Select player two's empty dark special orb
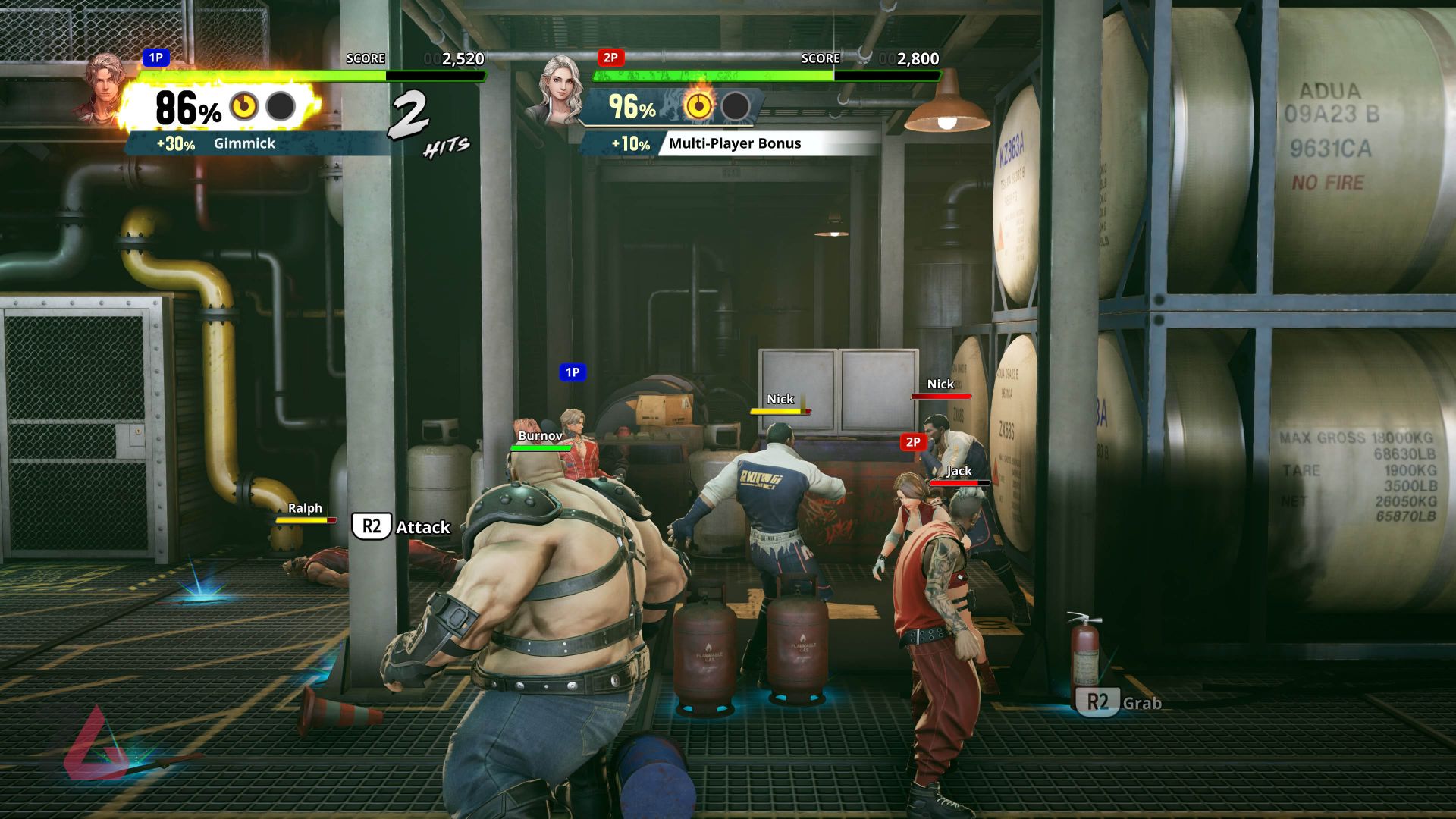This screenshot has width=1456, height=819. tap(735, 106)
